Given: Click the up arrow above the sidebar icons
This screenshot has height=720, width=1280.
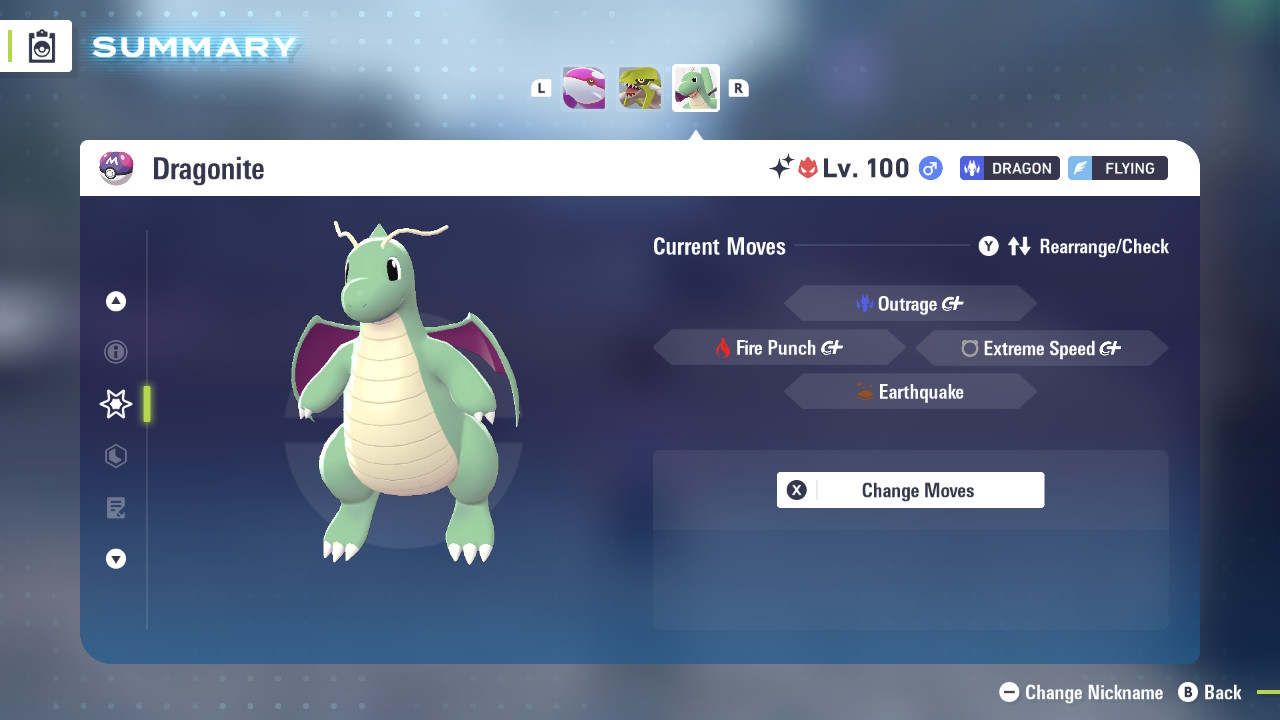Looking at the screenshot, I should (115, 300).
